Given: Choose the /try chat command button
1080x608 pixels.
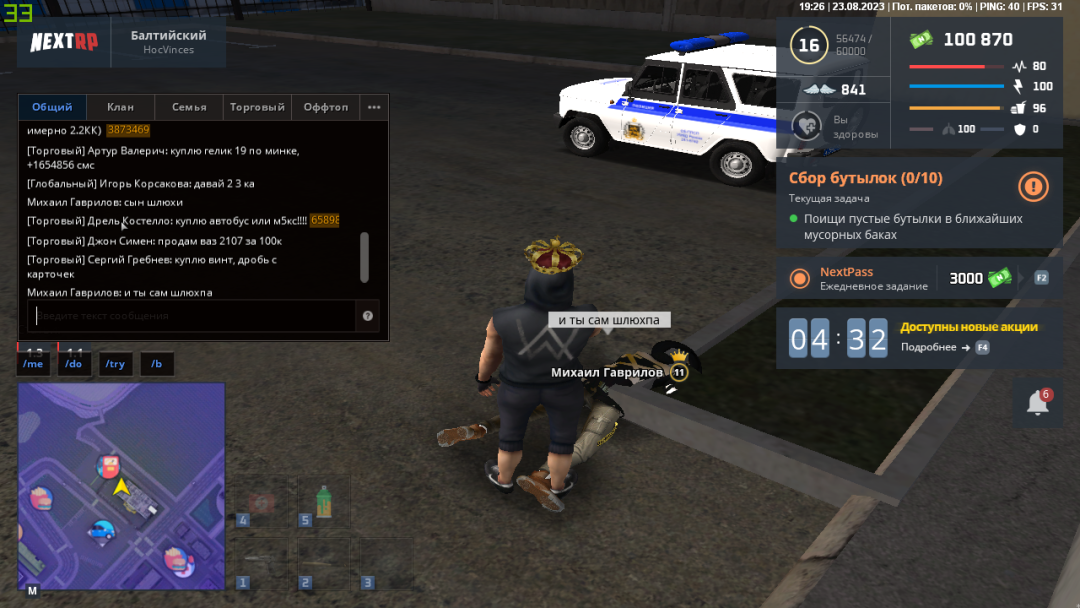Looking at the screenshot, I should (115, 364).
